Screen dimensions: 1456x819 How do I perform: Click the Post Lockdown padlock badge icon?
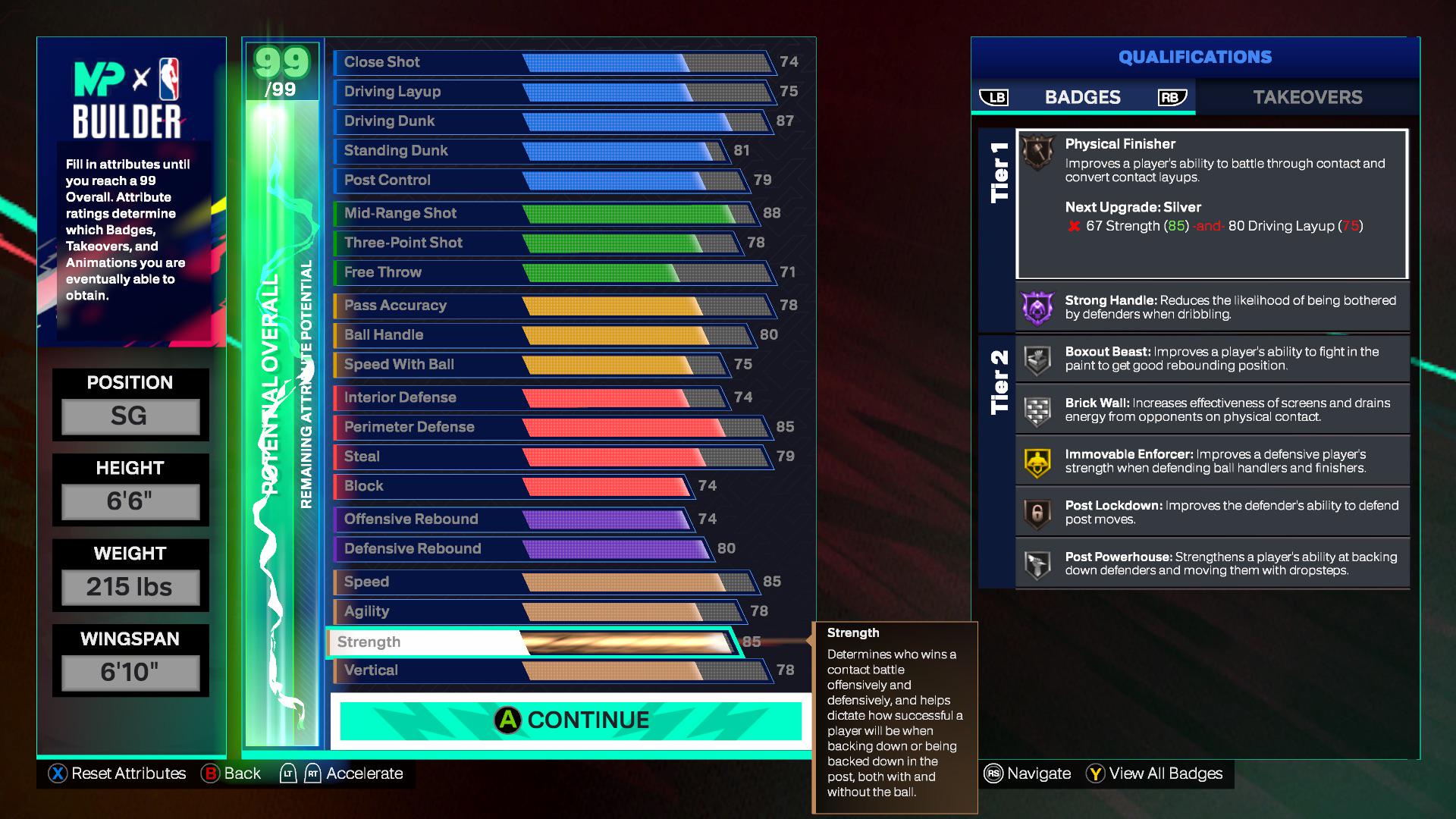1037,511
